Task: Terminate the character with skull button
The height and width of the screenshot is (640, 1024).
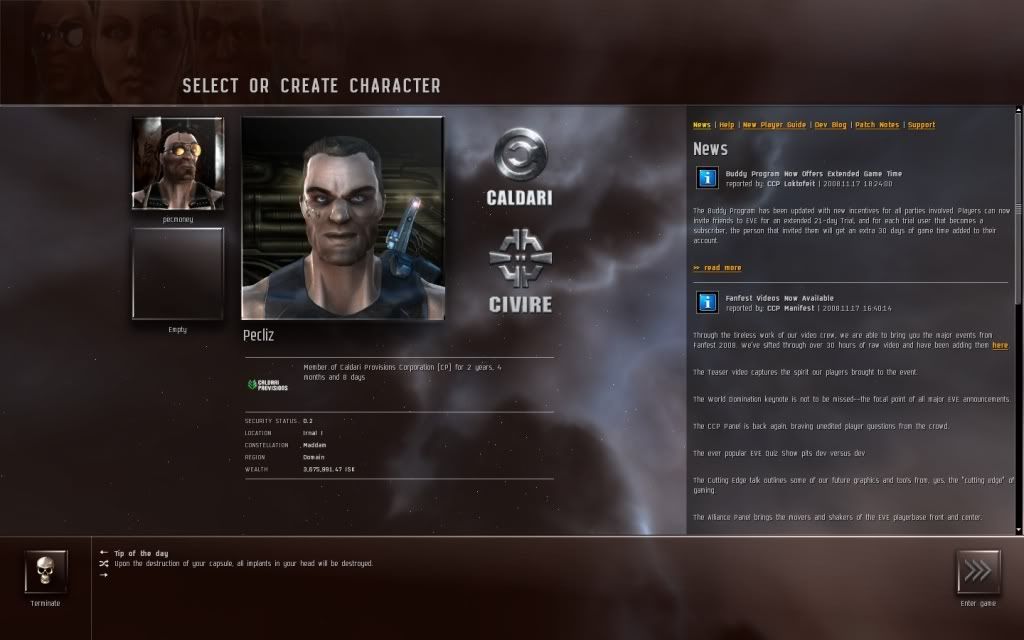Action: [45, 572]
